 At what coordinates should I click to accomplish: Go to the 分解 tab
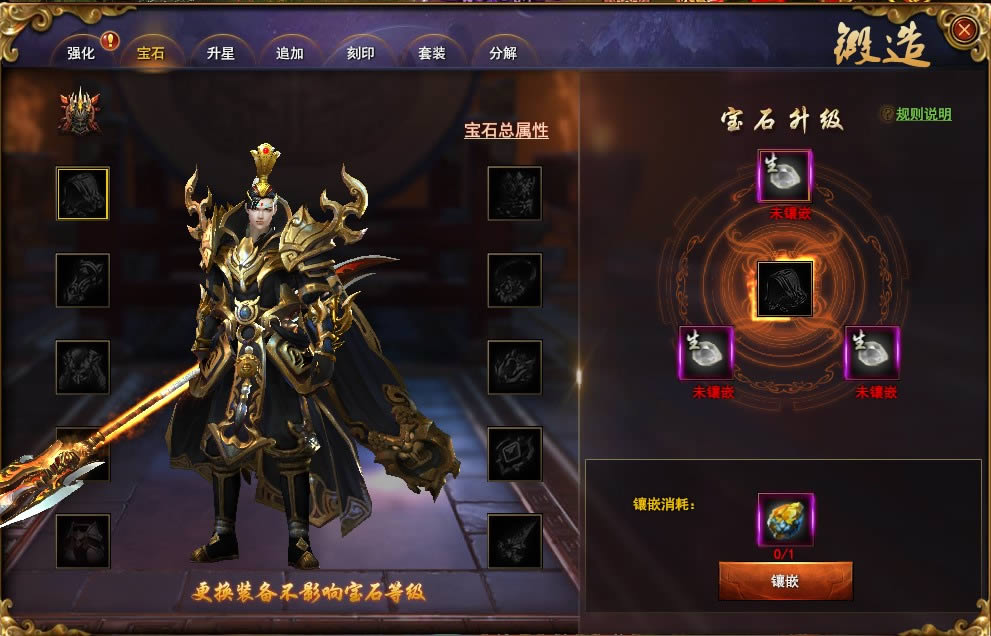503,53
